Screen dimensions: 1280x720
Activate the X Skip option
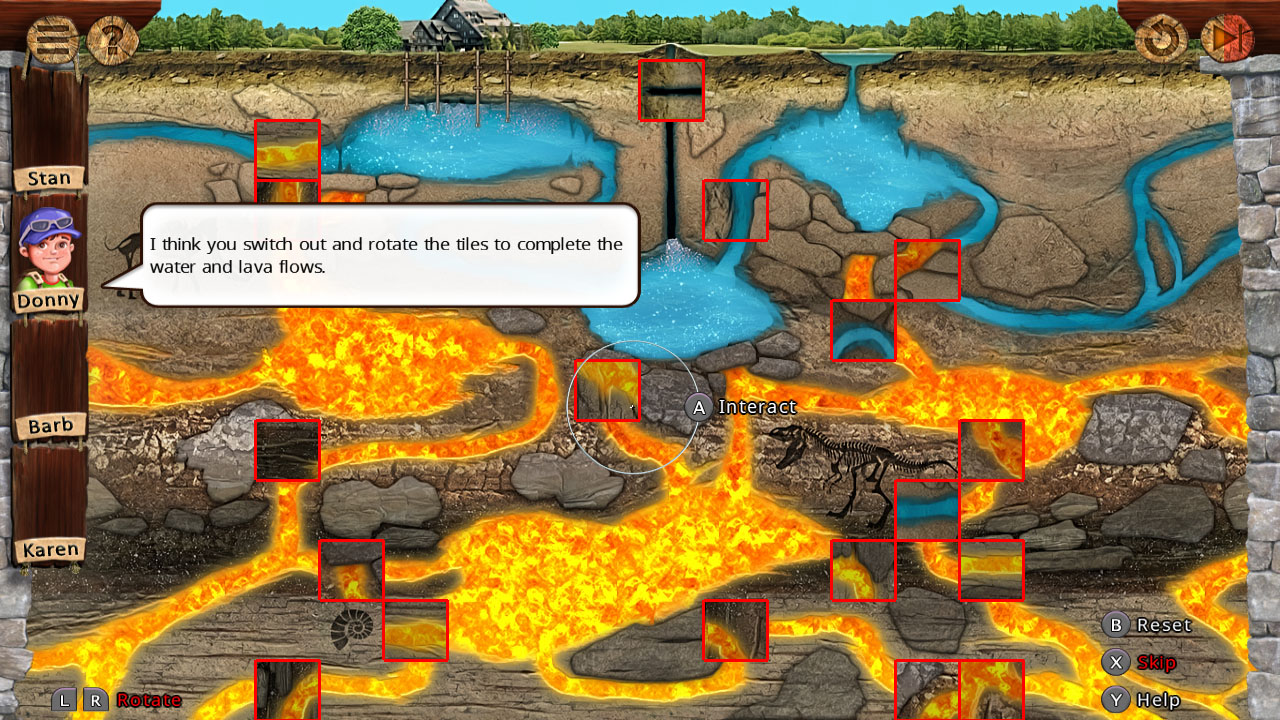pos(1115,662)
